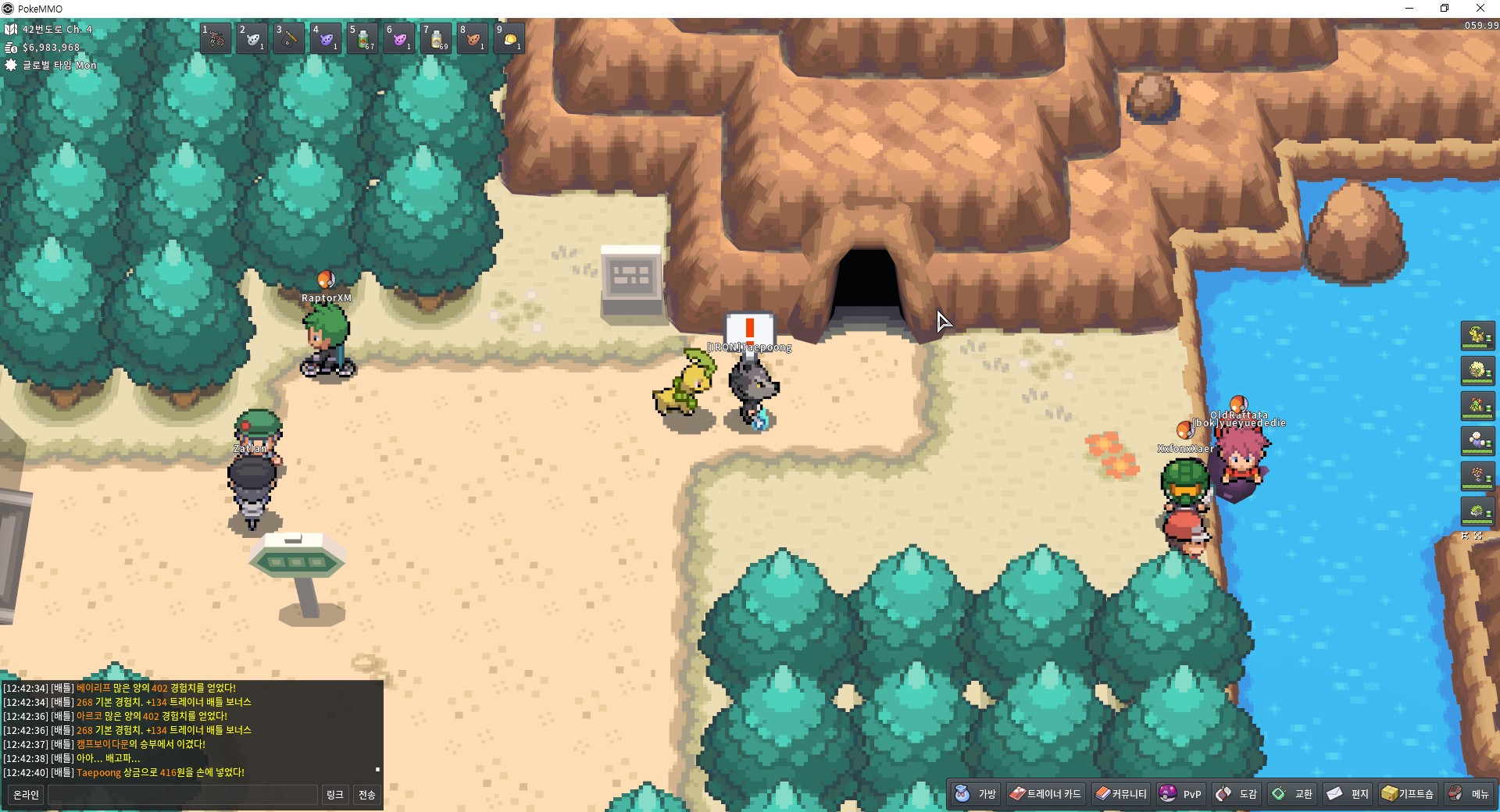
Task: Open the PvP menu
Action: click(x=1180, y=793)
